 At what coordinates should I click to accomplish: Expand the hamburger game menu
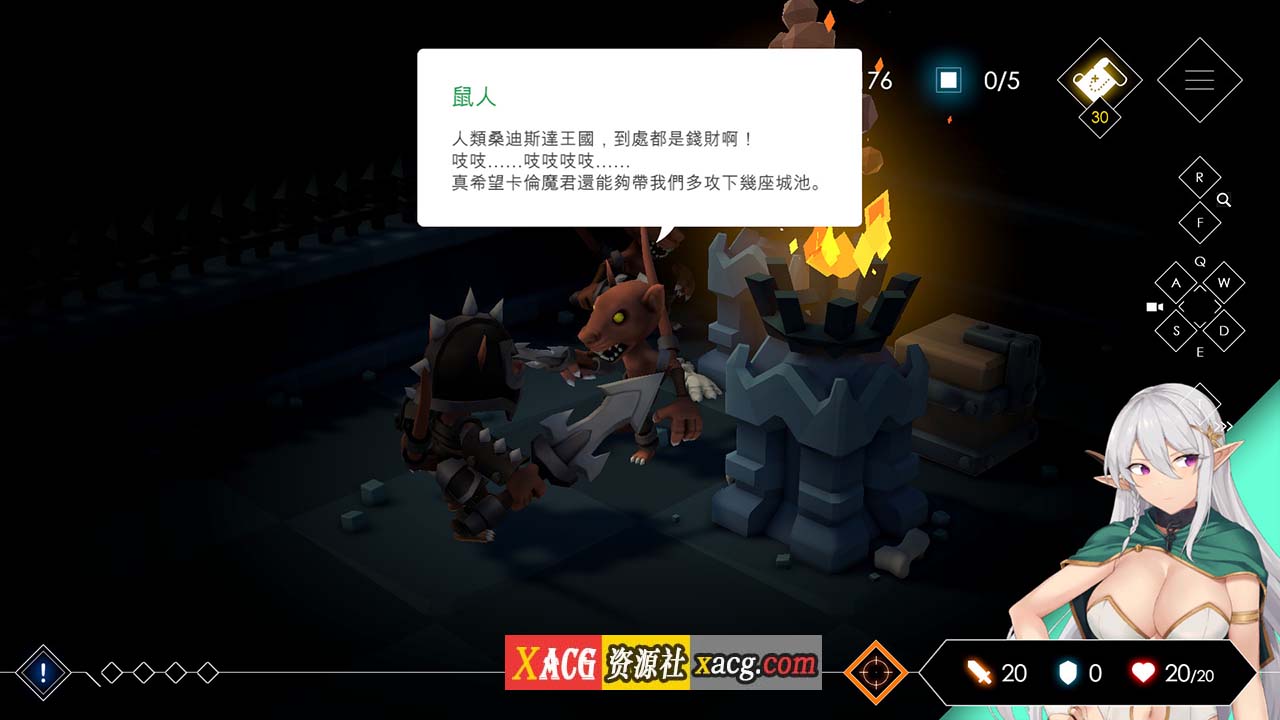[1199, 80]
